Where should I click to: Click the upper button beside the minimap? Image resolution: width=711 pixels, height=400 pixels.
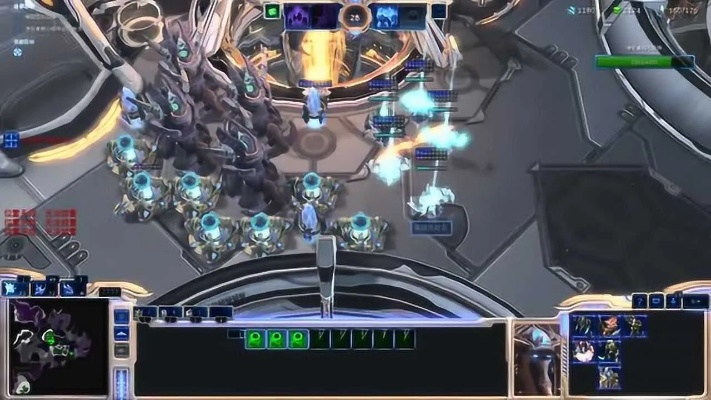(121, 318)
